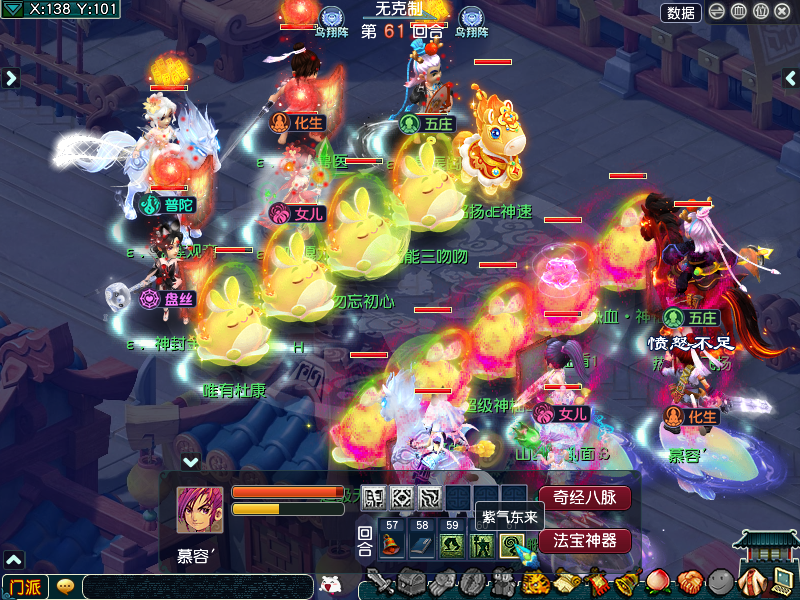Screen dimensions: 800x600
Task: Select the 紫气东来 spiral skill icon
Action: coord(513,545)
